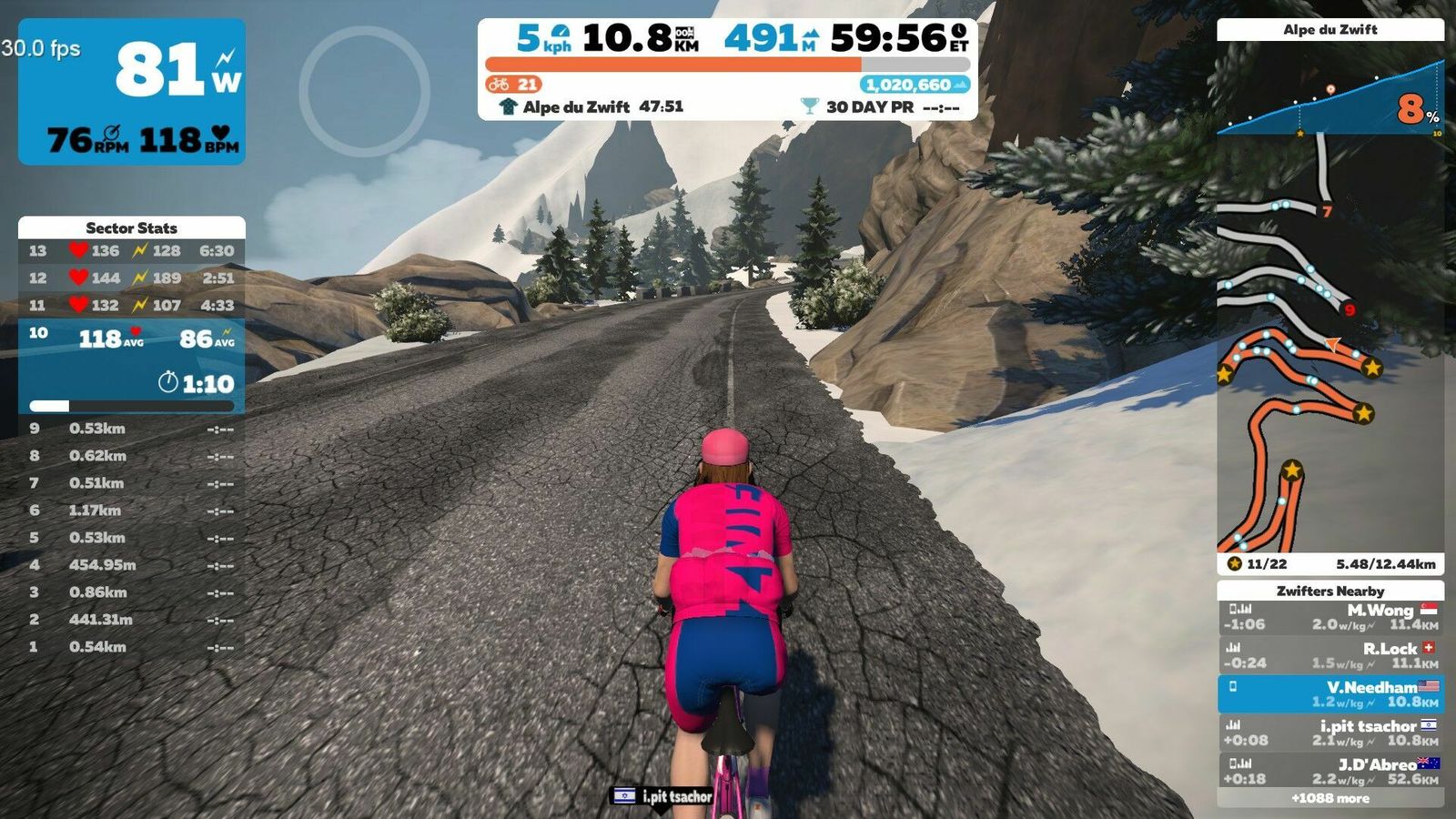This screenshot has width=1456, height=819.
Task: Open the empty power-up ring
Action: coord(364,91)
